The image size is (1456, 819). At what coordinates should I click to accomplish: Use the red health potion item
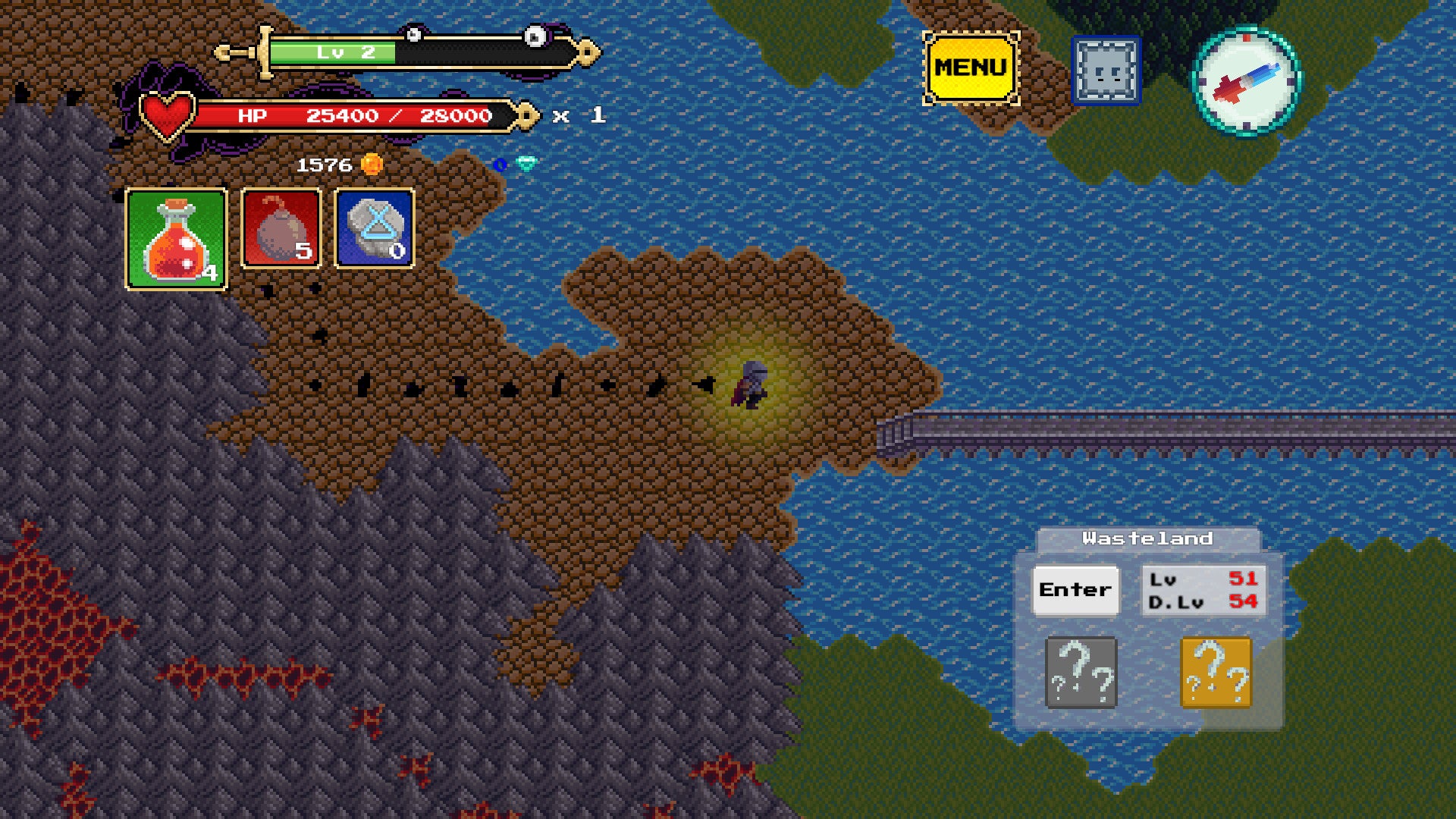point(177,239)
